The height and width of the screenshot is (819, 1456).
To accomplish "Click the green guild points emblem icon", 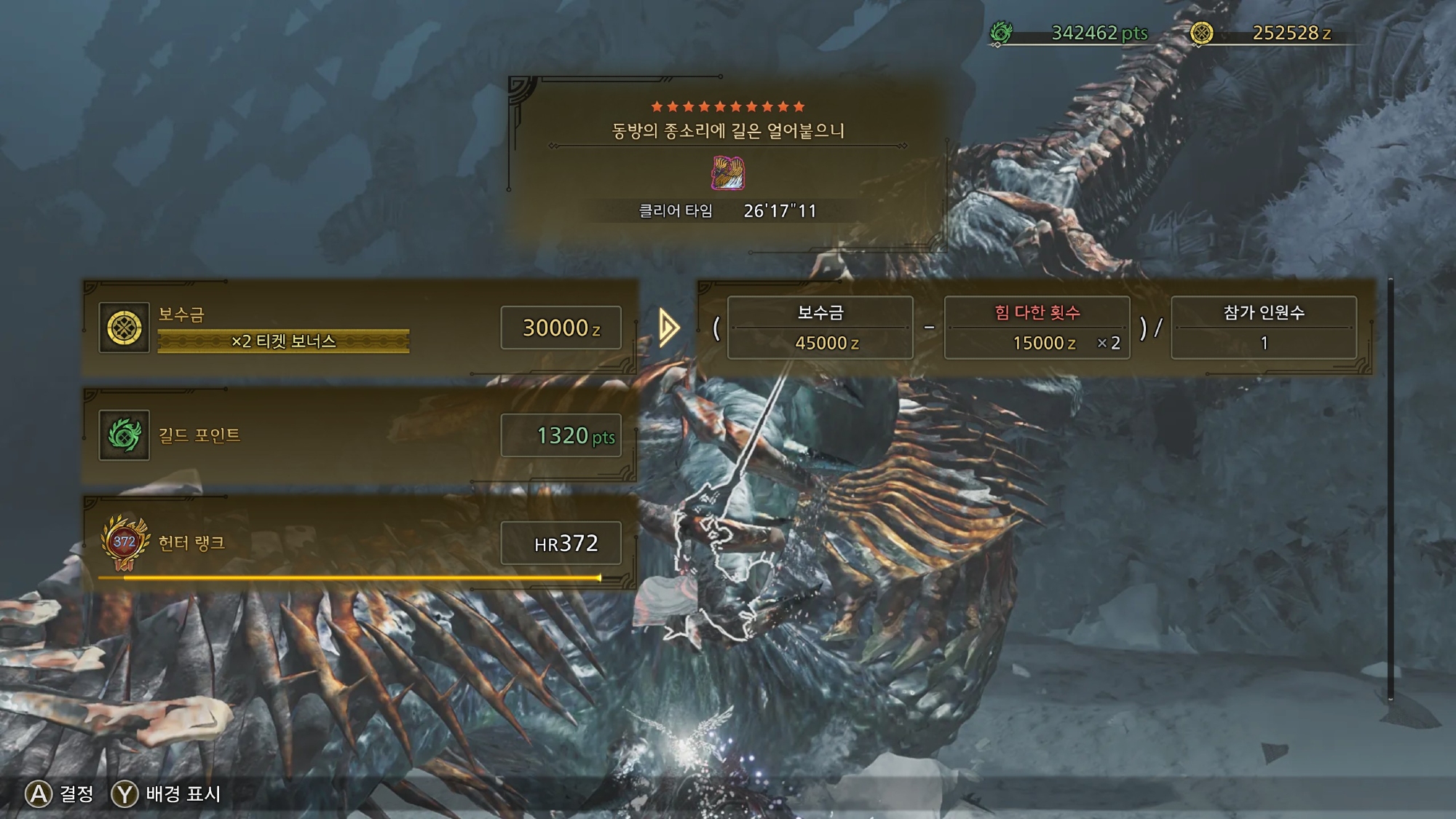I will (x=124, y=435).
